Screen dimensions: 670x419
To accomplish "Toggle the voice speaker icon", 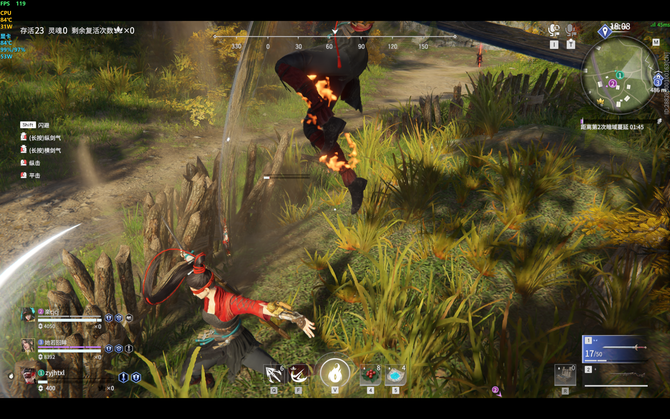I will click(x=553, y=31).
